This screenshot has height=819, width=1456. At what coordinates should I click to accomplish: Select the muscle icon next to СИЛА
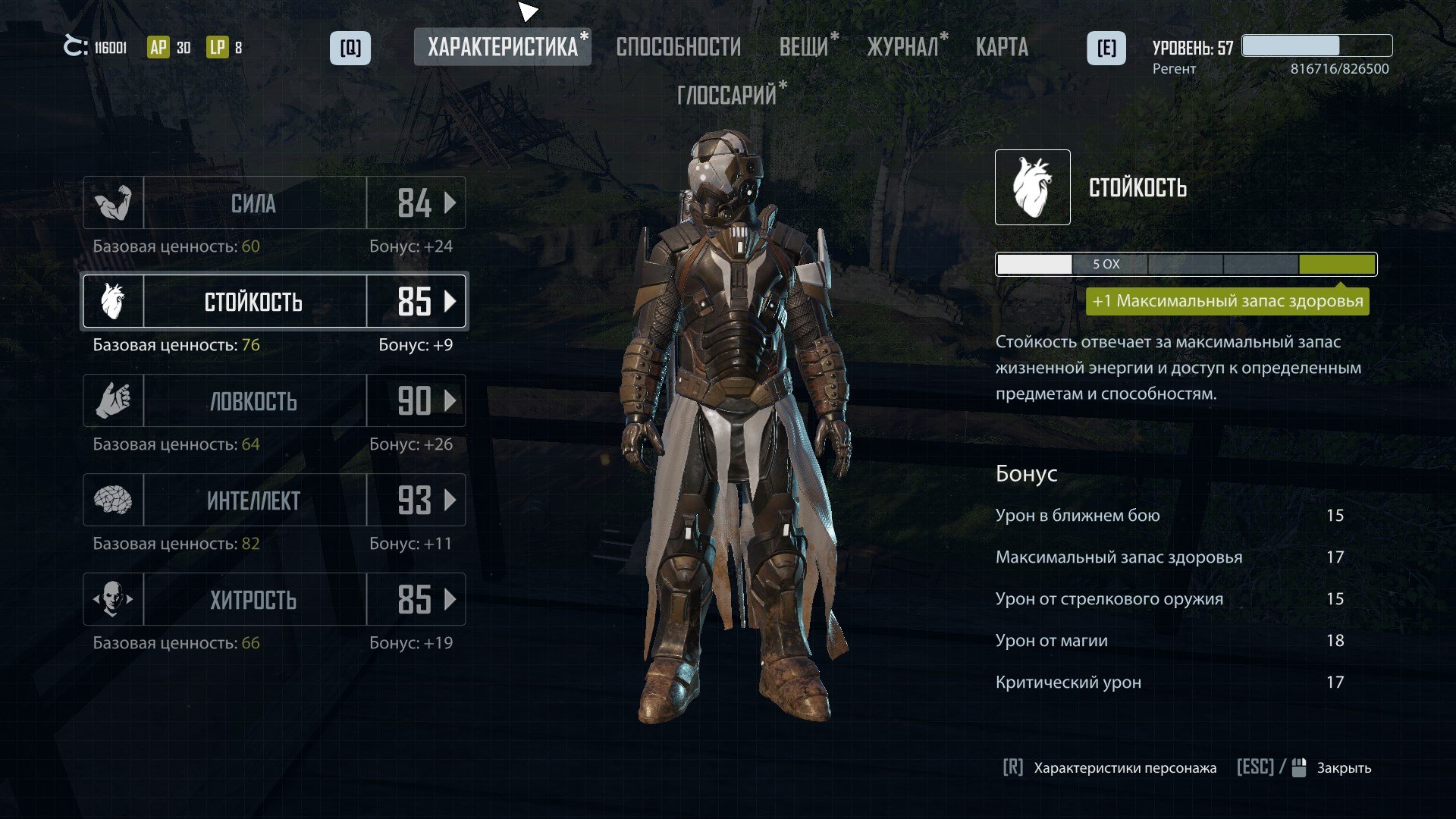pos(114,202)
